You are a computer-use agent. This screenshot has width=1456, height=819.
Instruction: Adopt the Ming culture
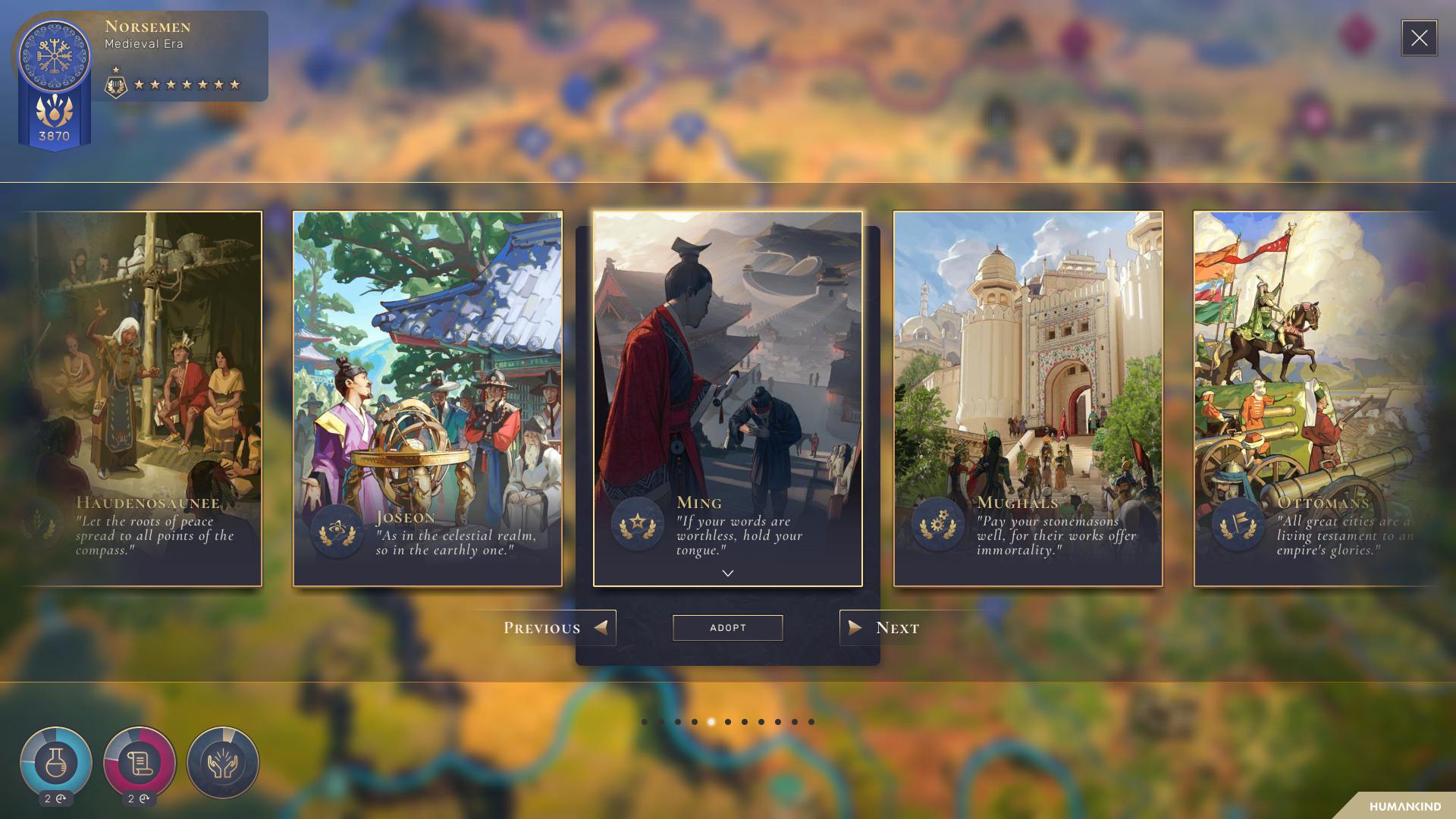727,627
